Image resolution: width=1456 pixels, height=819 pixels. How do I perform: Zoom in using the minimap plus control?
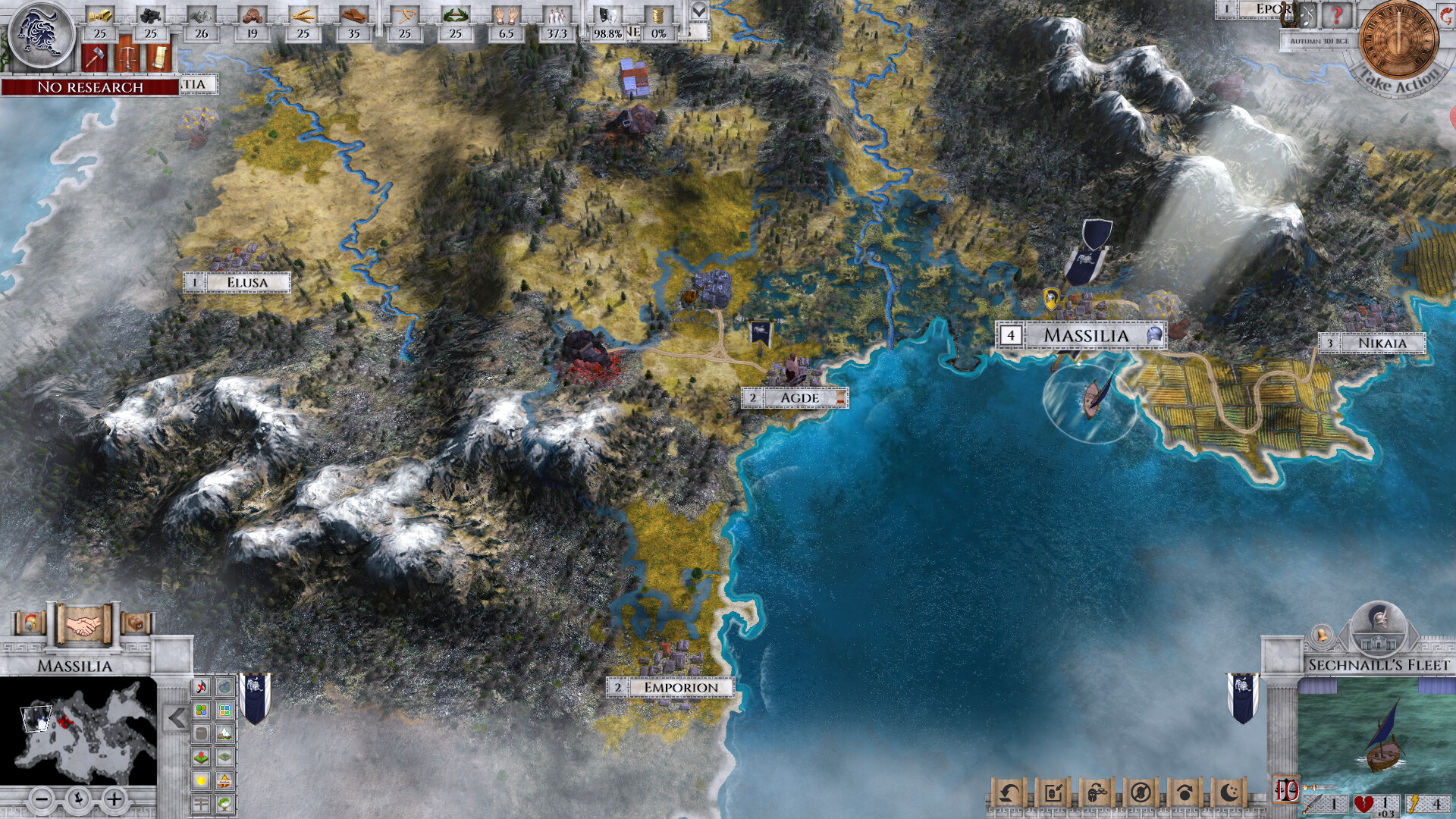point(114,799)
